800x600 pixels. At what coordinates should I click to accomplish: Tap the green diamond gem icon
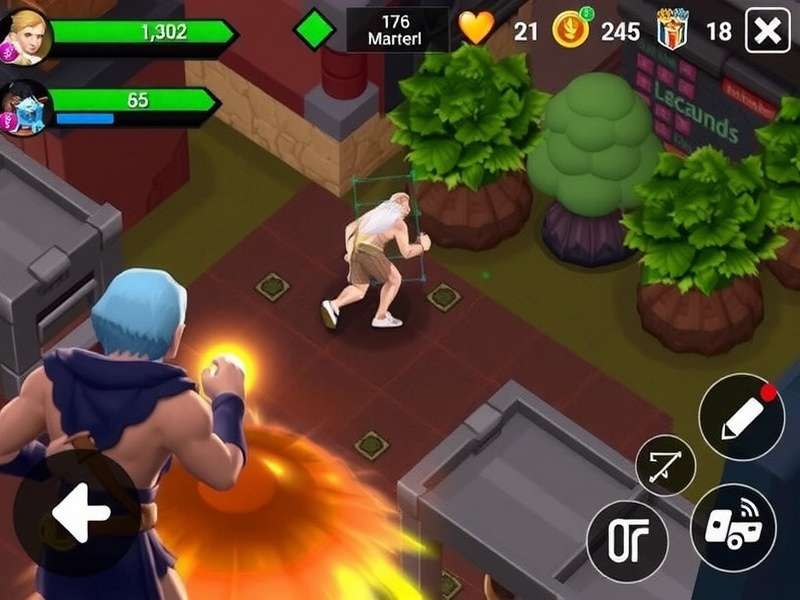(x=314, y=29)
